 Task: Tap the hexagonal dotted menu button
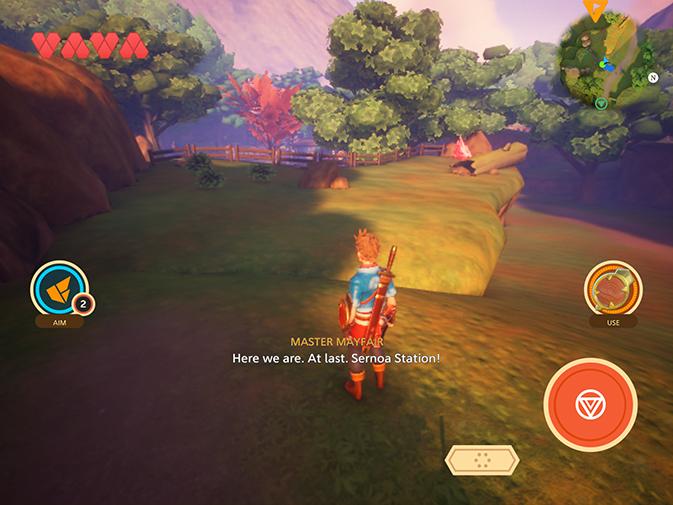coord(482,460)
